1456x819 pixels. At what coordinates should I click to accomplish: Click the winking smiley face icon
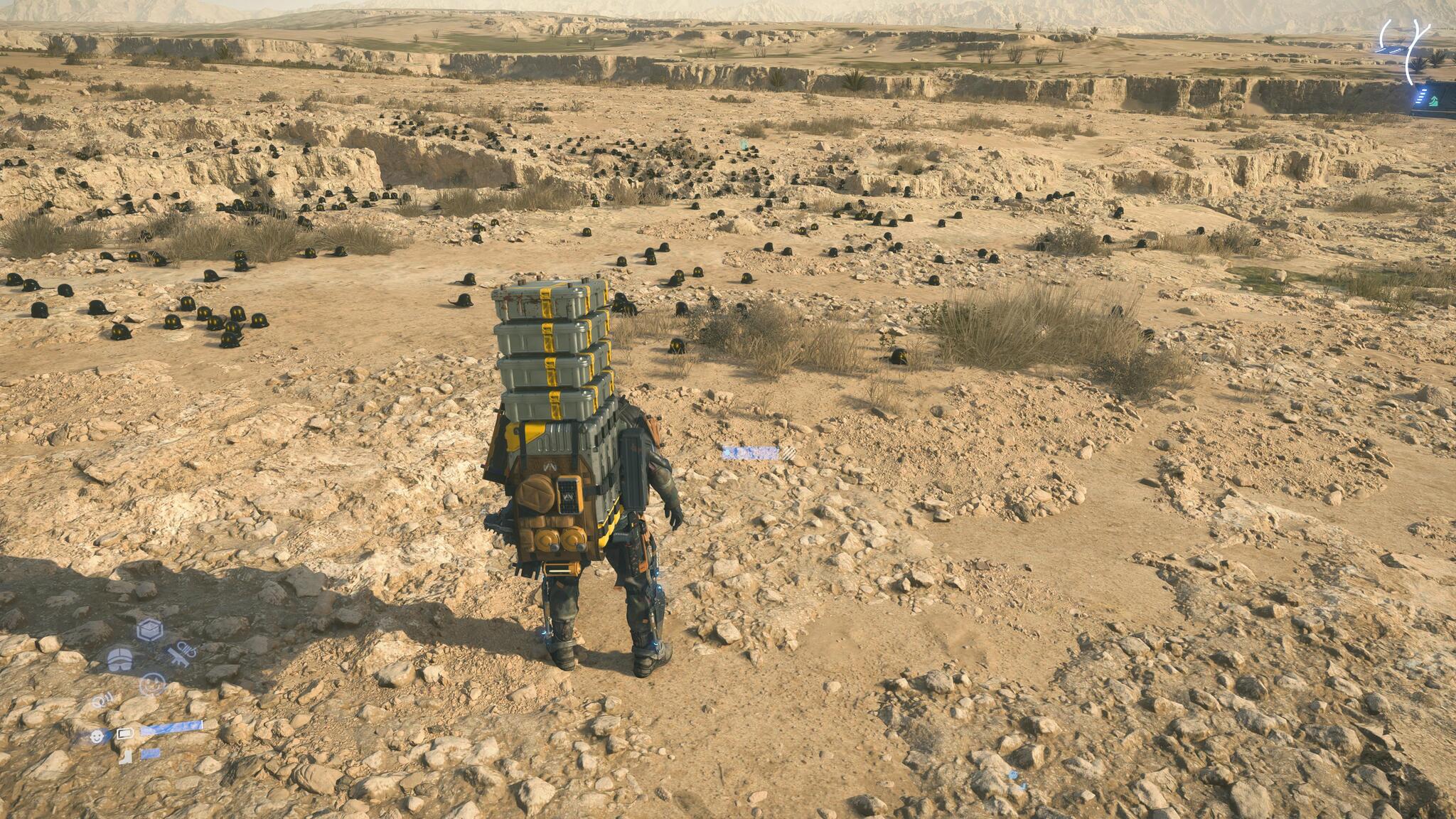point(152,685)
